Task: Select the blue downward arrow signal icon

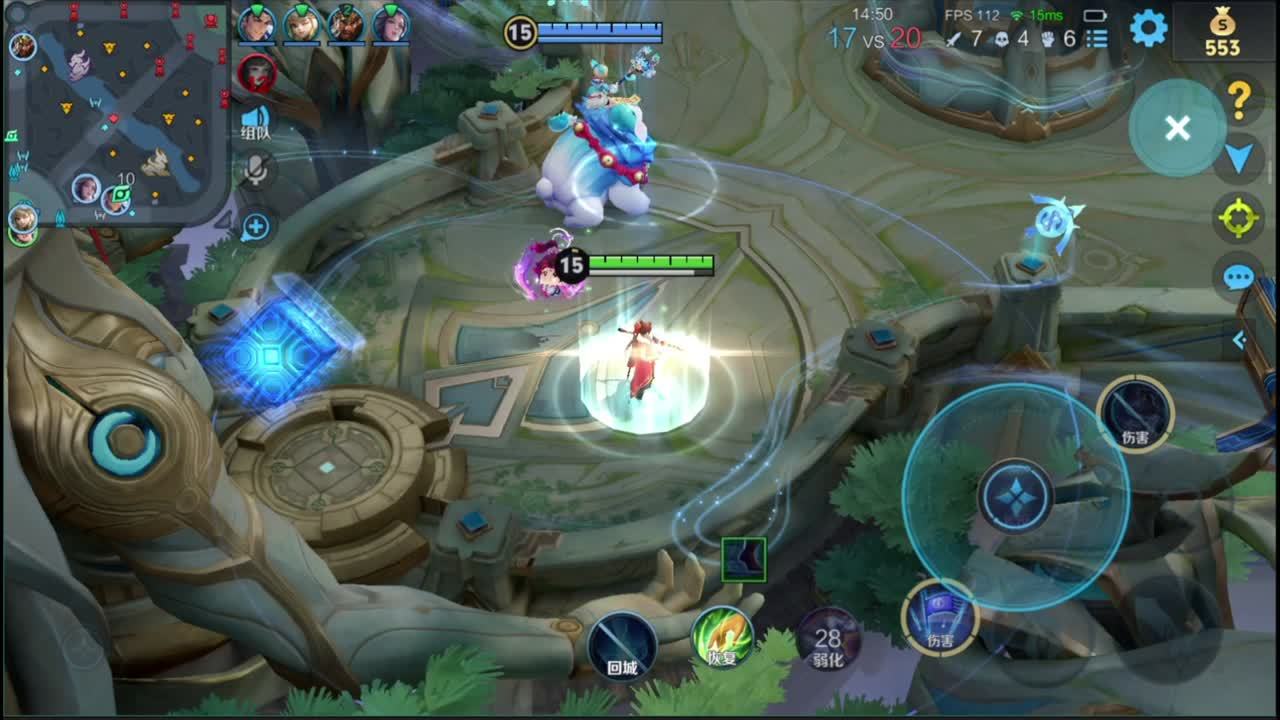Action: click(1239, 157)
